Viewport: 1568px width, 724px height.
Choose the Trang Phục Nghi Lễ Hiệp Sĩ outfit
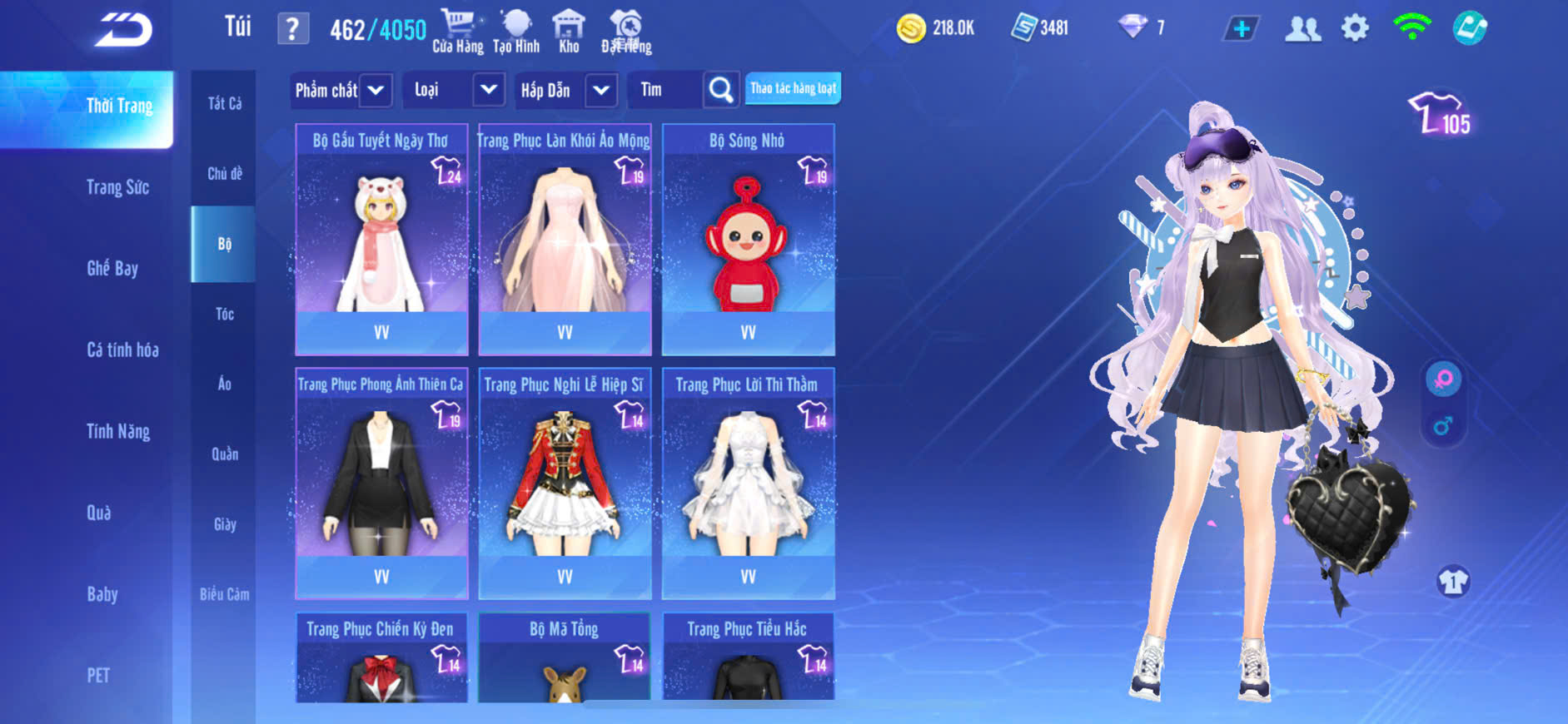click(565, 483)
